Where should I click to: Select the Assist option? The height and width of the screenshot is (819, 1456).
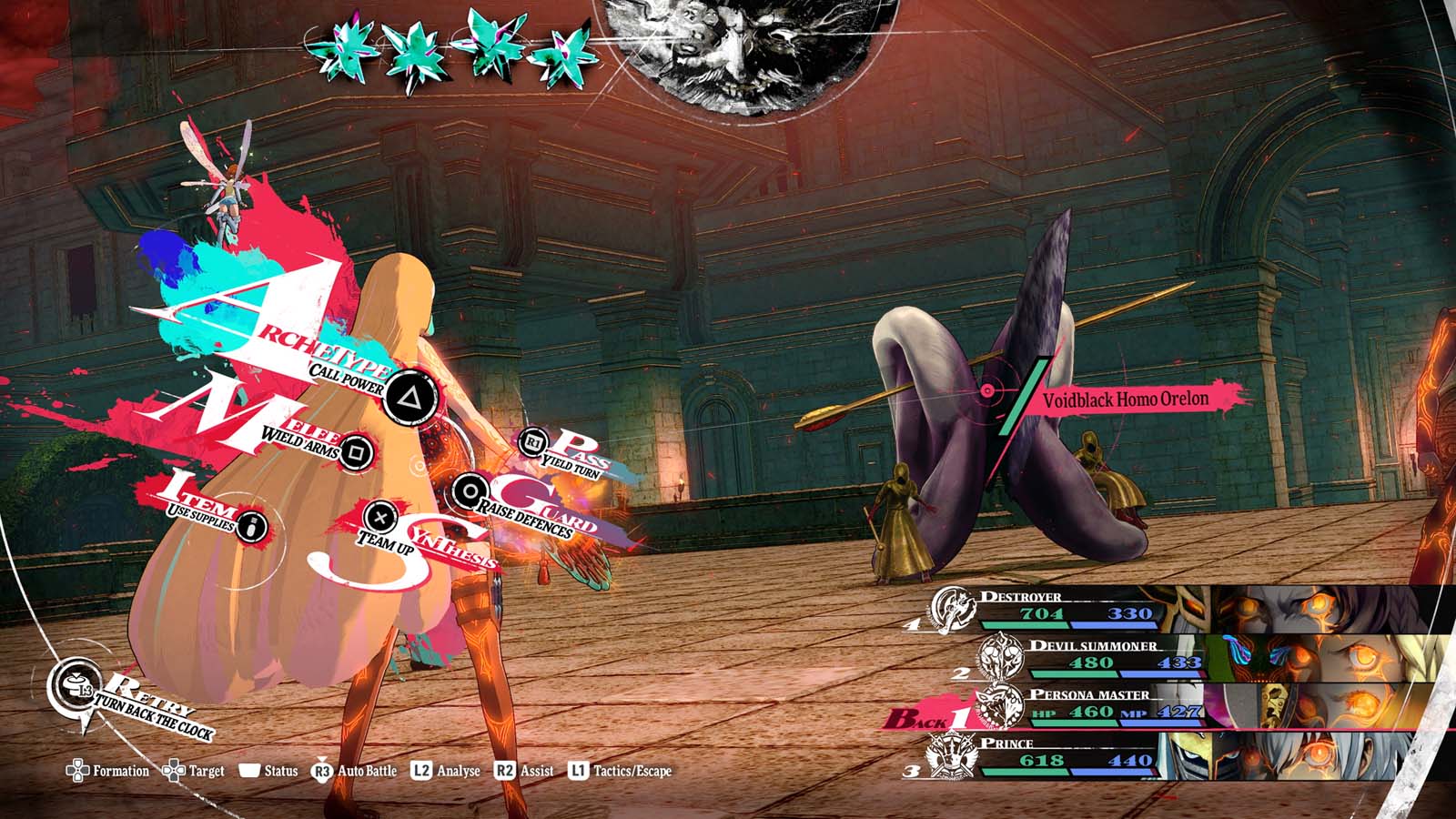coord(524,771)
